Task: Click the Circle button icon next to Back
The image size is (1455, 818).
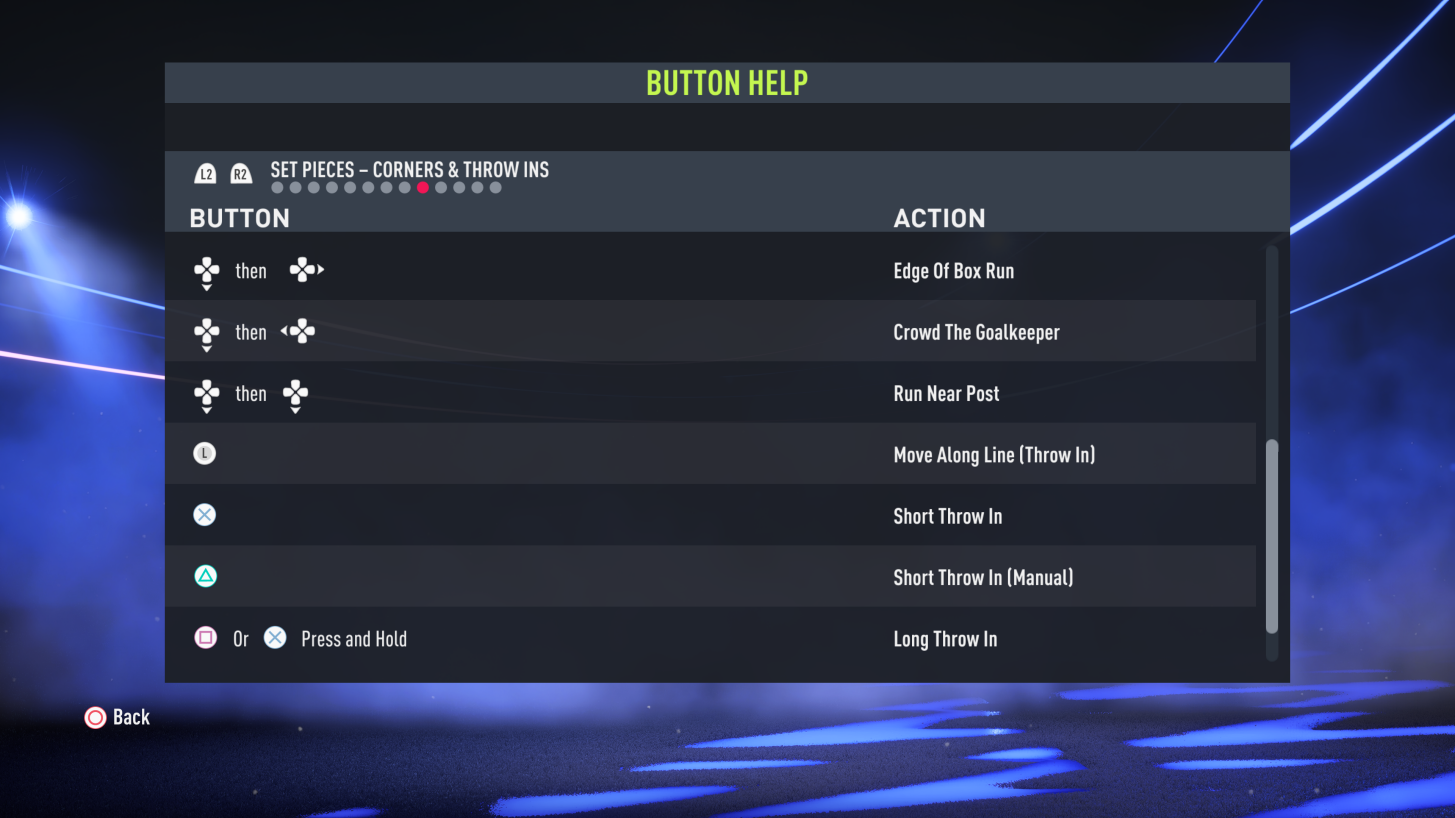Action: coord(96,717)
